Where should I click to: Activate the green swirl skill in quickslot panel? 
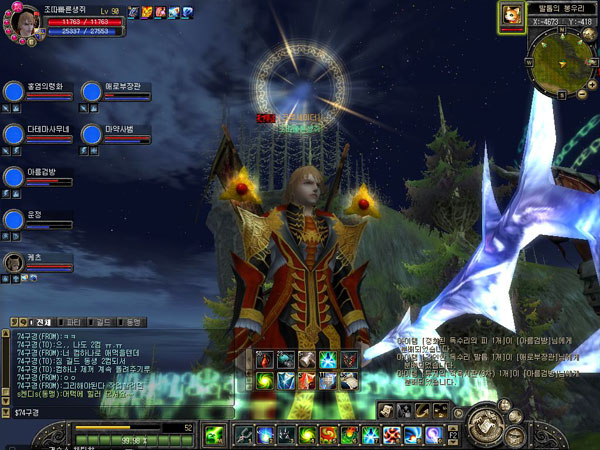(265, 380)
